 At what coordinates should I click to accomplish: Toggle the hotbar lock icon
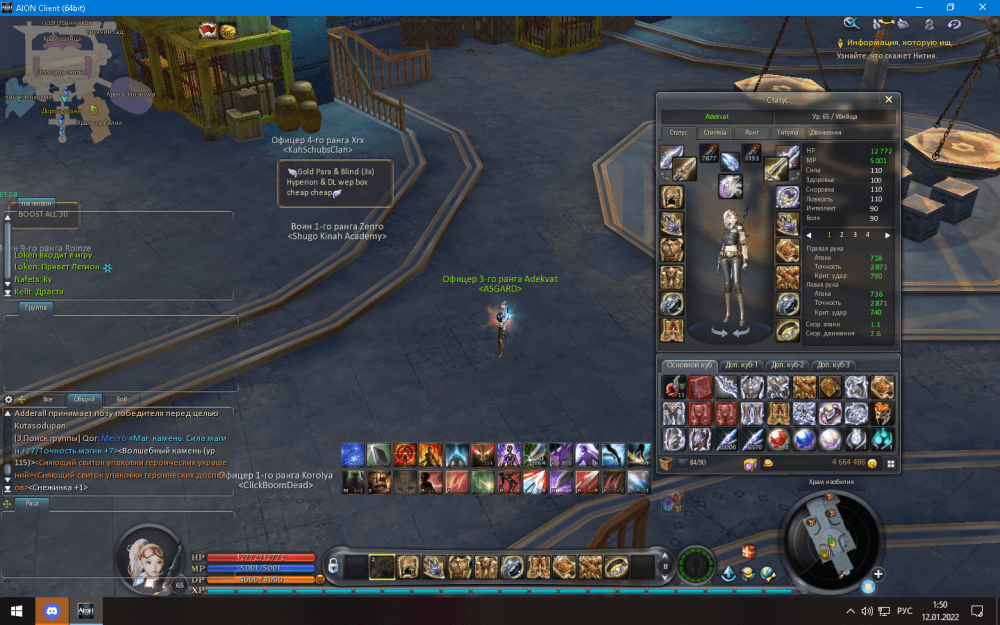[334, 567]
